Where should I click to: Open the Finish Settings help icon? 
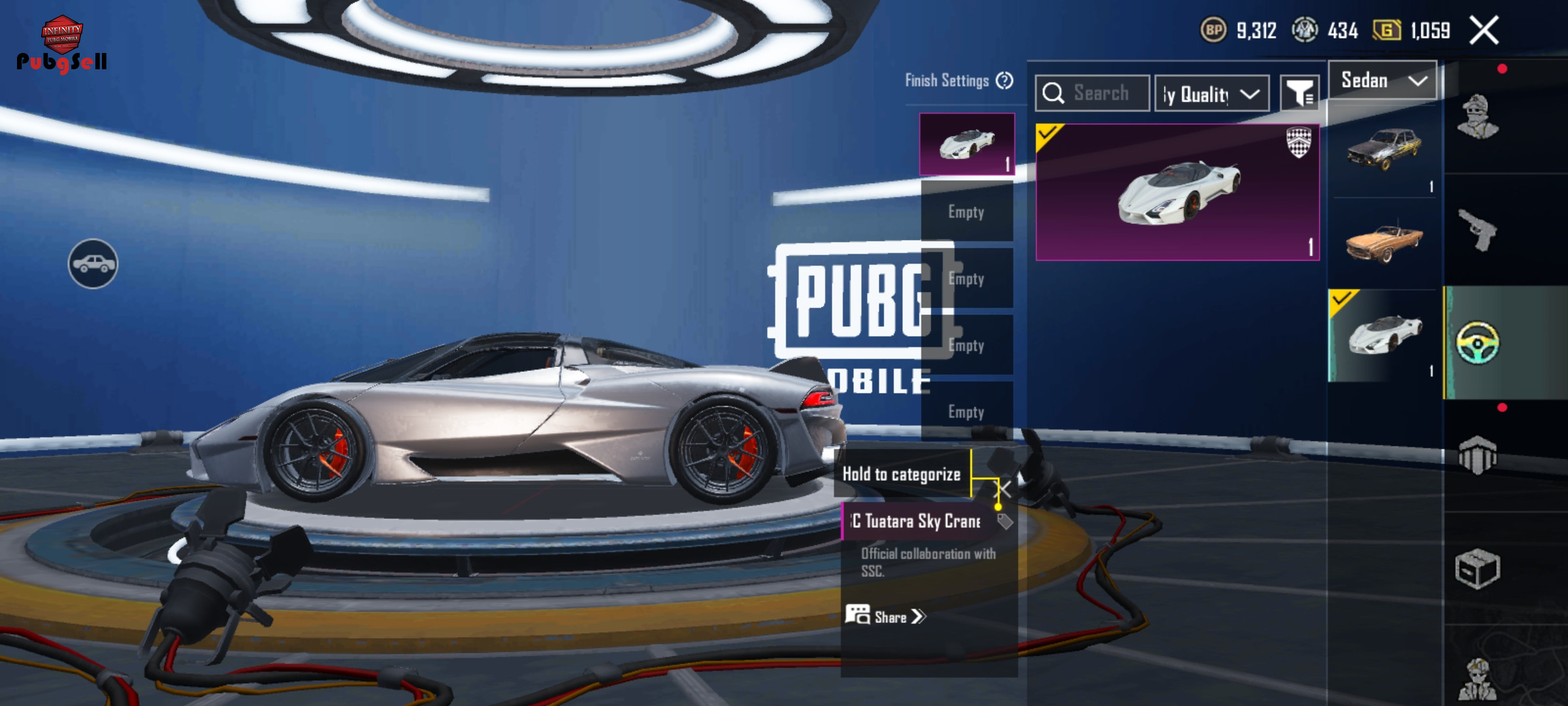(1004, 80)
